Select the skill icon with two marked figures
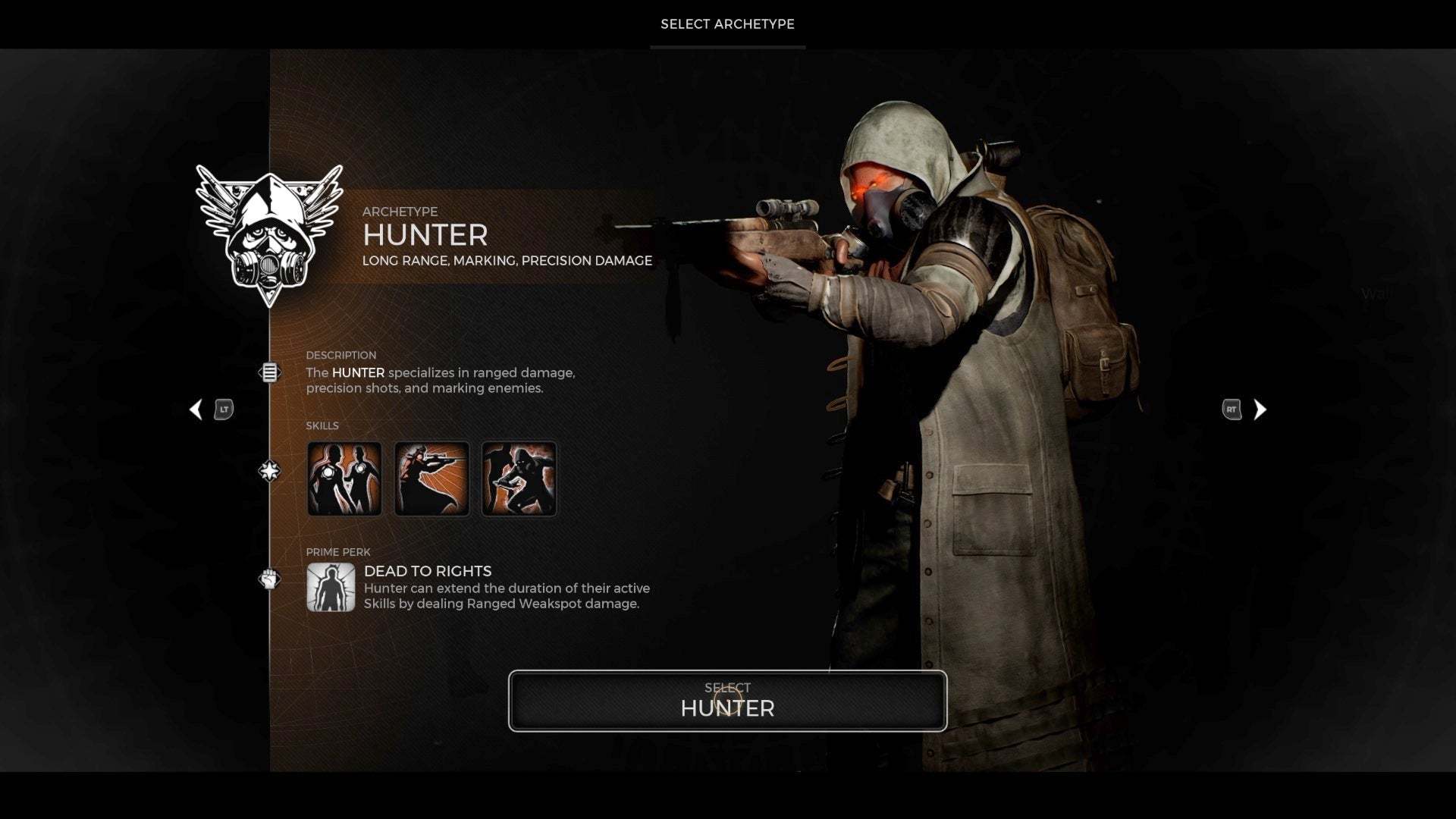 click(344, 479)
